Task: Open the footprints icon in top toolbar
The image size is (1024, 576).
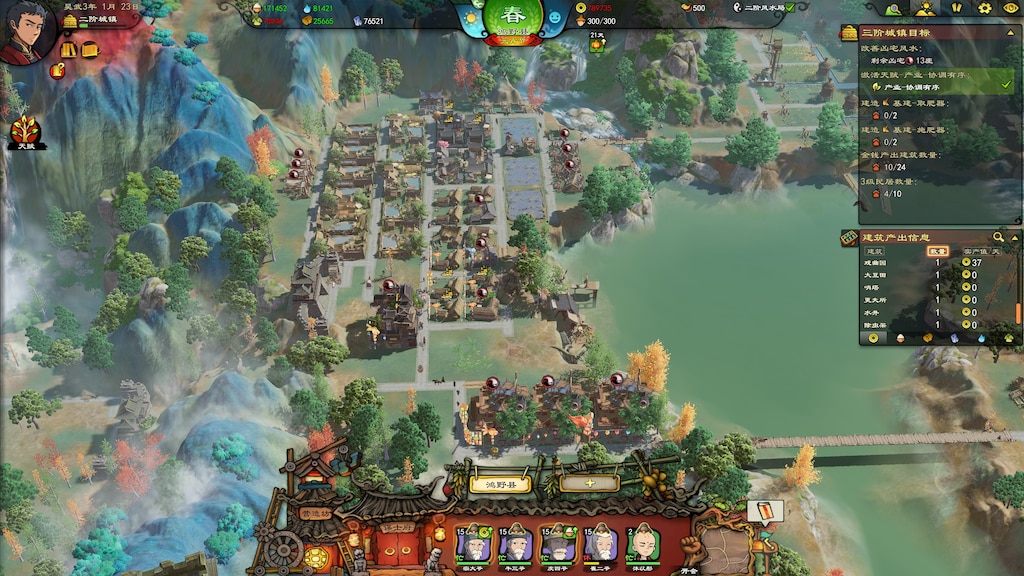Action: click(956, 8)
